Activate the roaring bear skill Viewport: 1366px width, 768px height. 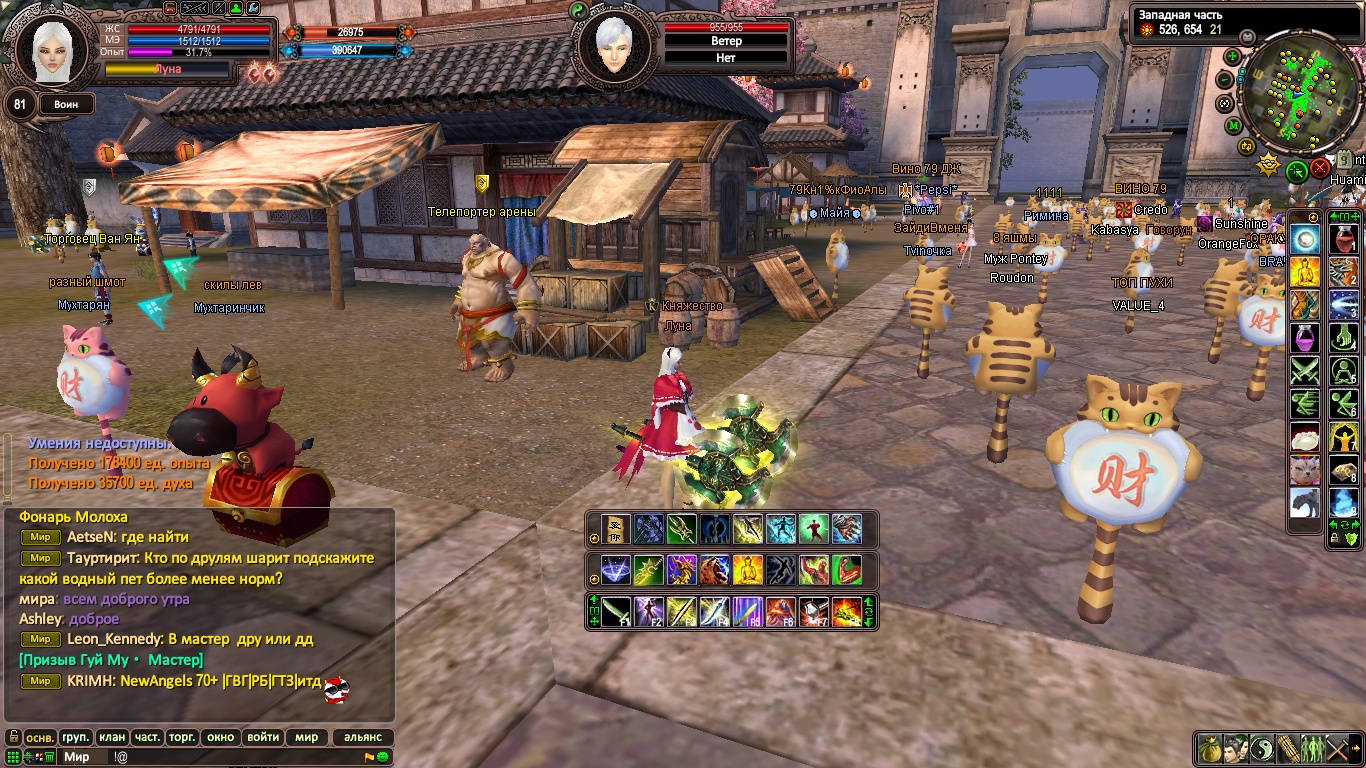[715, 570]
